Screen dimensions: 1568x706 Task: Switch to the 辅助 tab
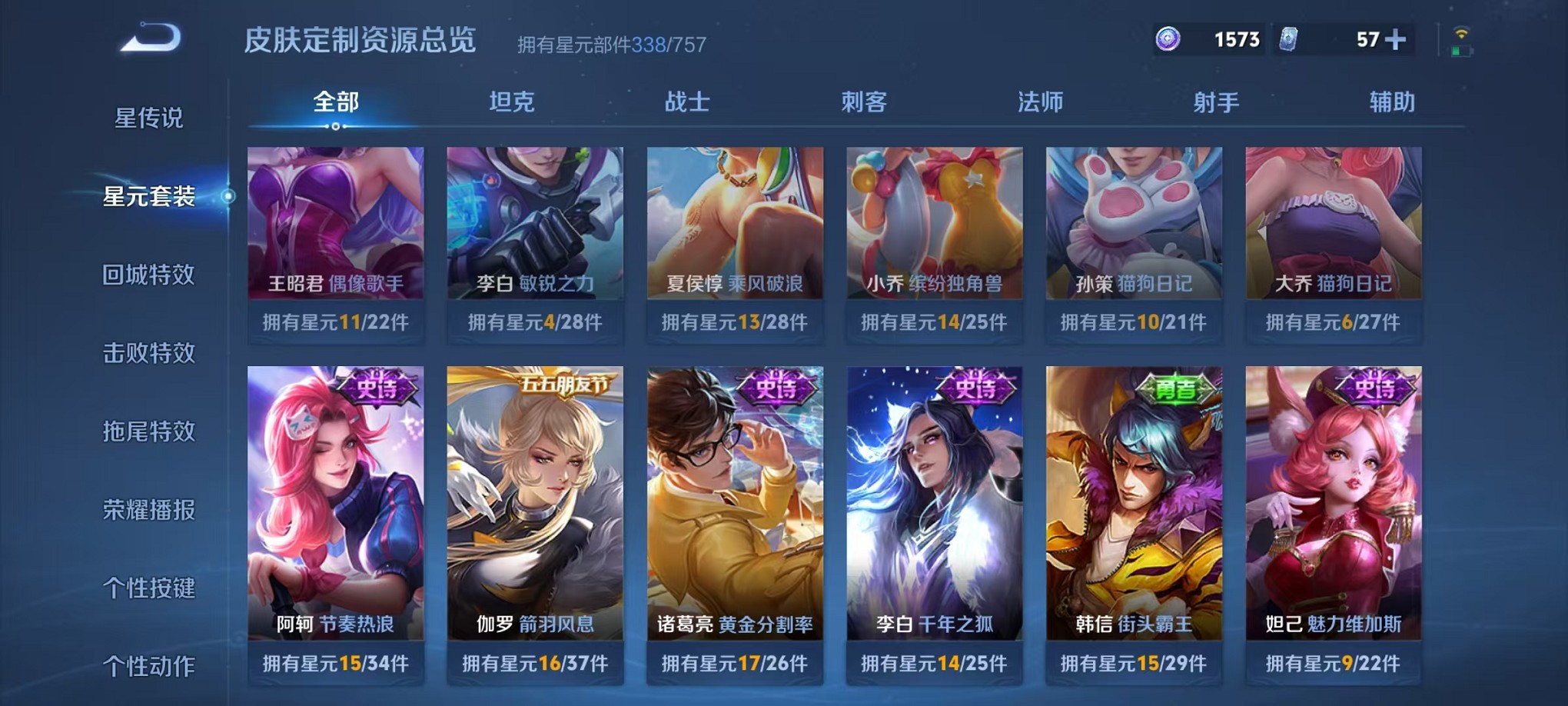coord(1393,102)
